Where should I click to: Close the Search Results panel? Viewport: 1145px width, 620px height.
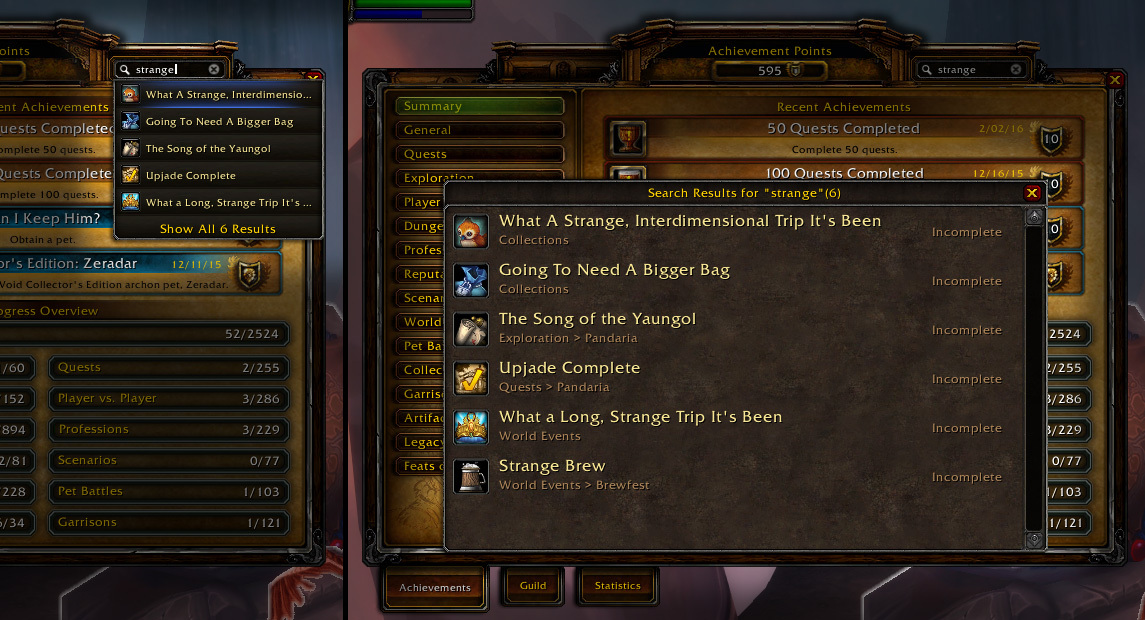coord(1032,193)
